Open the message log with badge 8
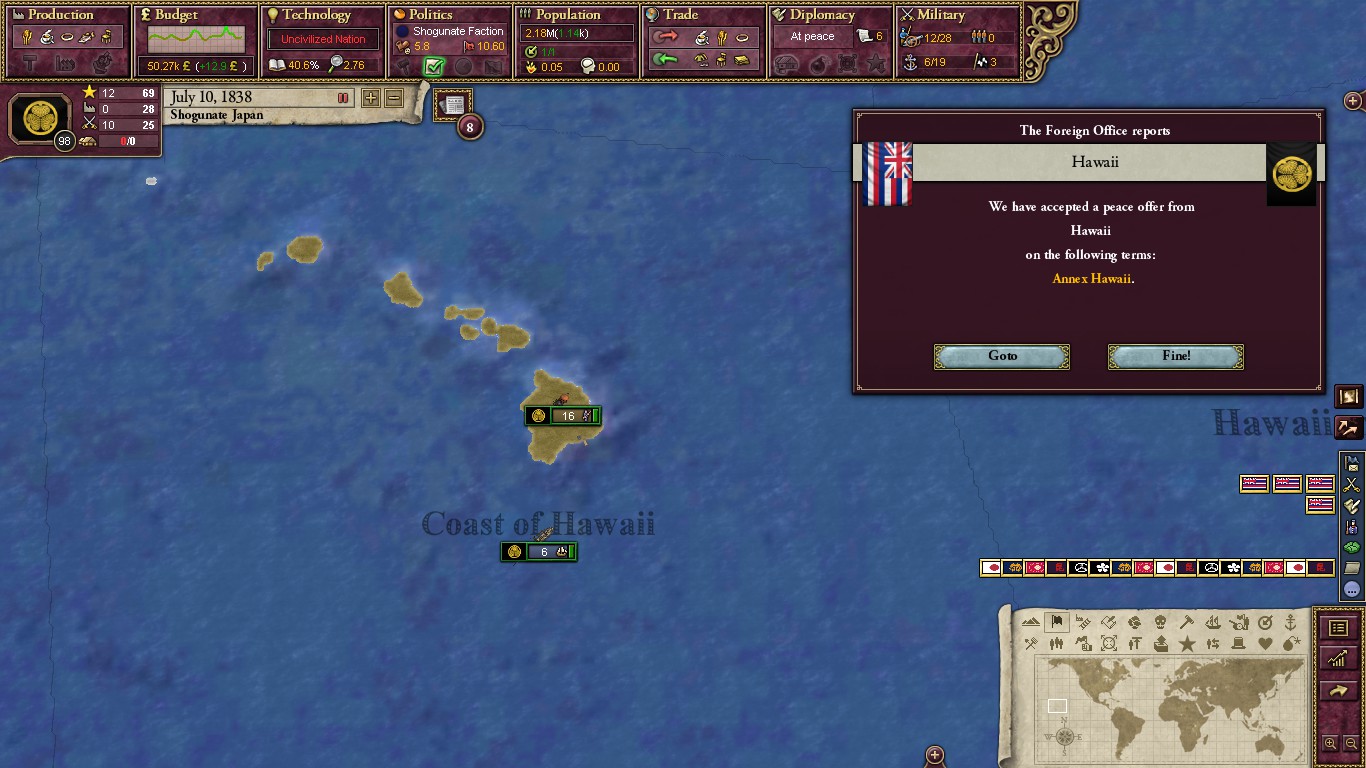 click(x=453, y=106)
